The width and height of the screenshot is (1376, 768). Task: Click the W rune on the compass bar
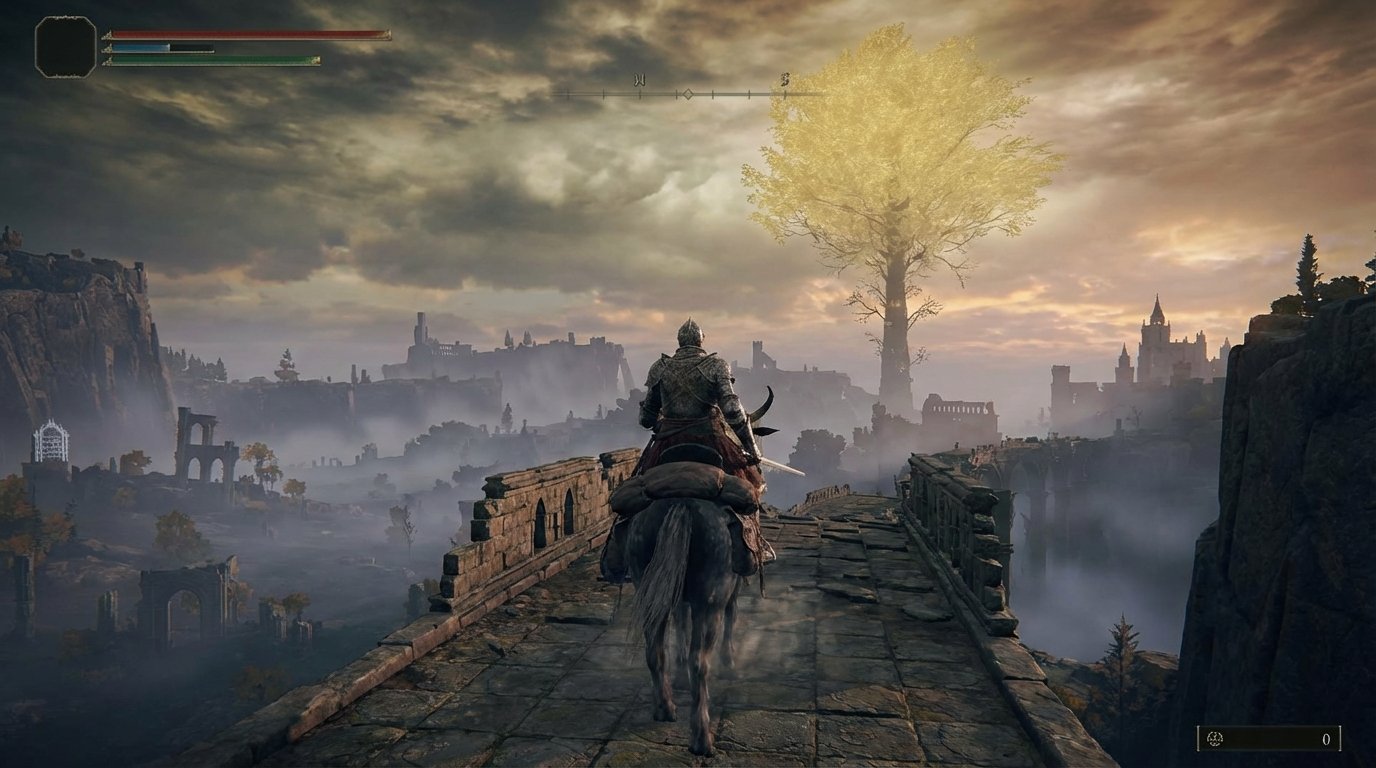click(x=640, y=78)
